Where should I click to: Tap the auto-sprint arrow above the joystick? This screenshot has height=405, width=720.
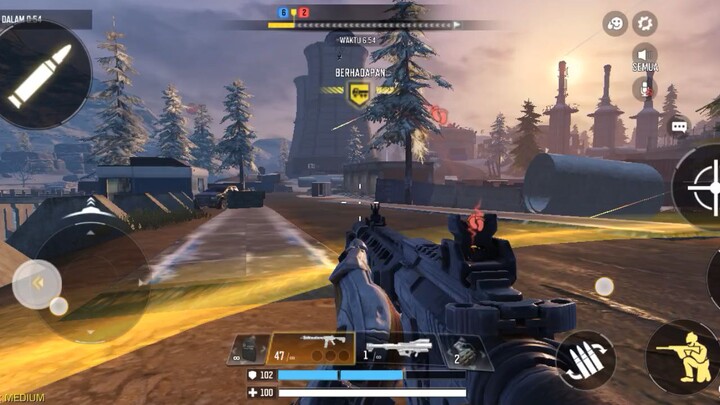87,207
